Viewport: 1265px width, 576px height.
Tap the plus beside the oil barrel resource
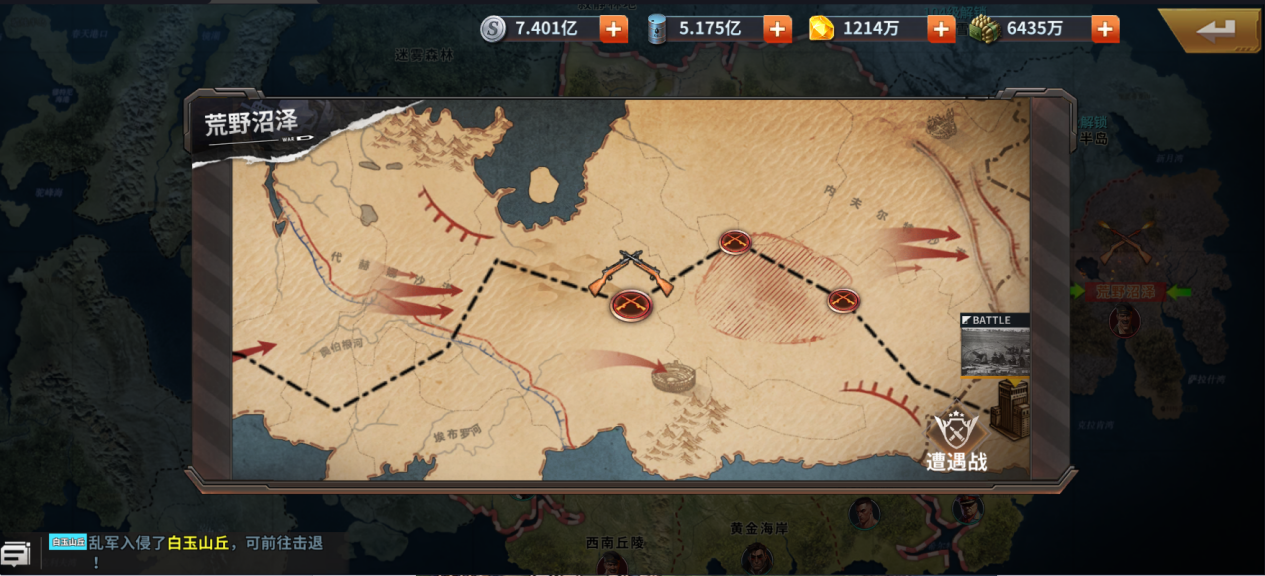pyautogui.click(x=777, y=29)
